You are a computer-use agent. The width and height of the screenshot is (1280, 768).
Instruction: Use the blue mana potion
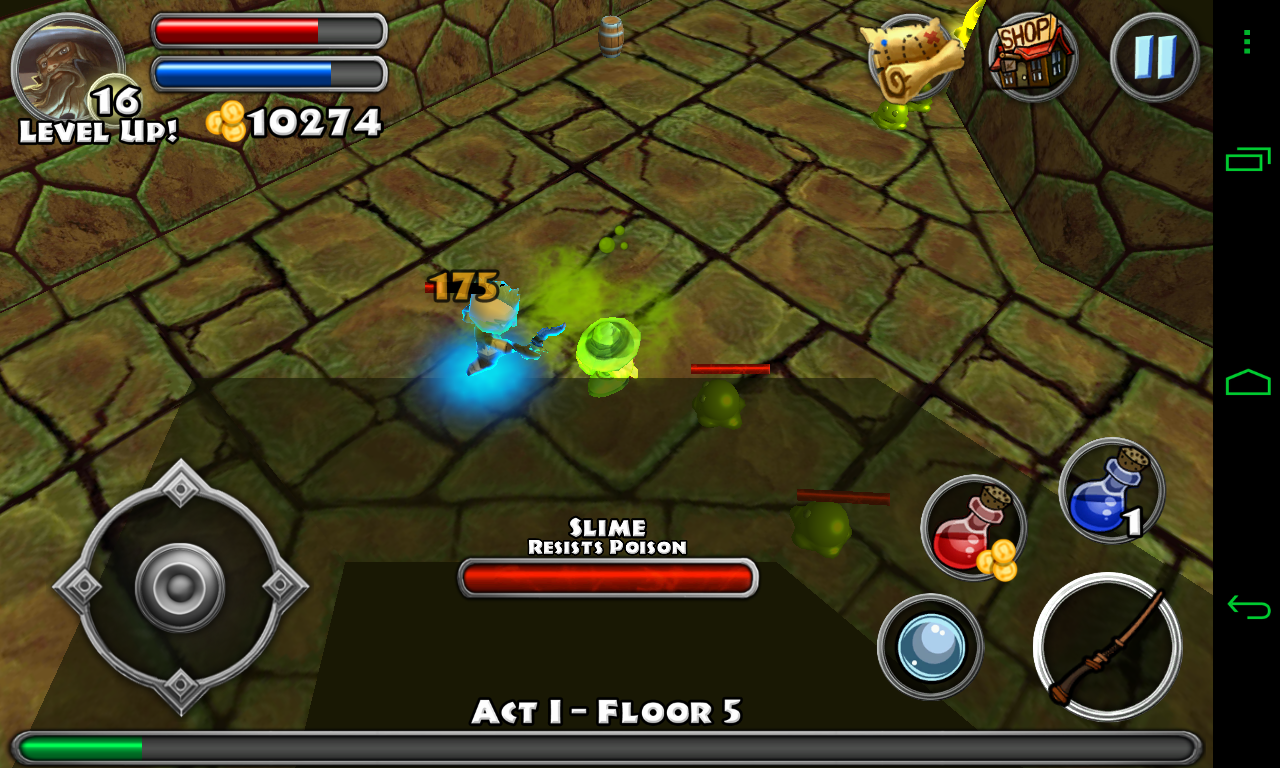pyautogui.click(x=1111, y=492)
